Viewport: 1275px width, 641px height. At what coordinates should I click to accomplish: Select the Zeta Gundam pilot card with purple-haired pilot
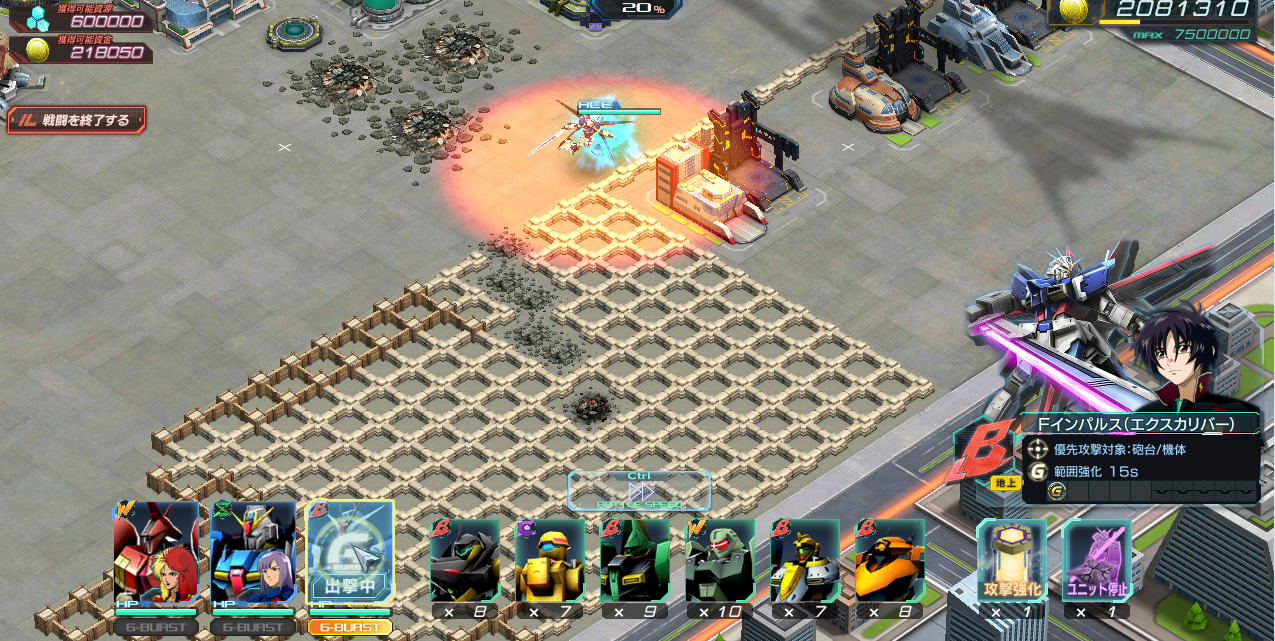[253, 554]
